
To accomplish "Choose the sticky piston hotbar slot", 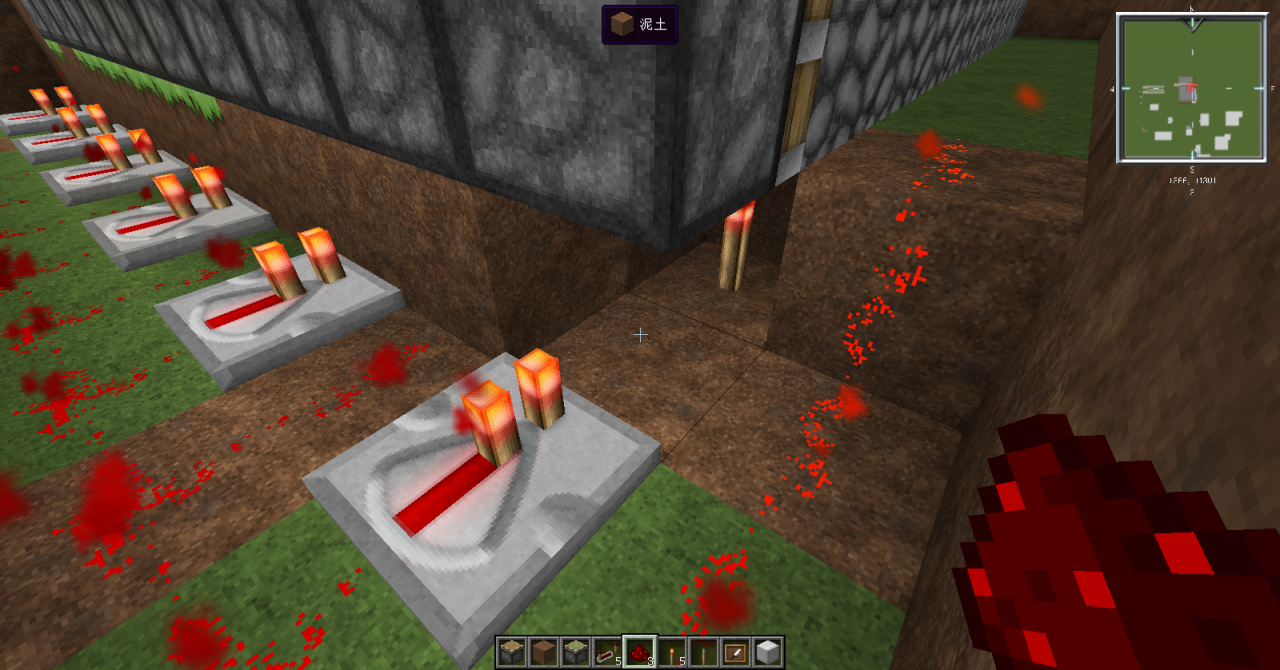I will pyautogui.click(x=575, y=652).
